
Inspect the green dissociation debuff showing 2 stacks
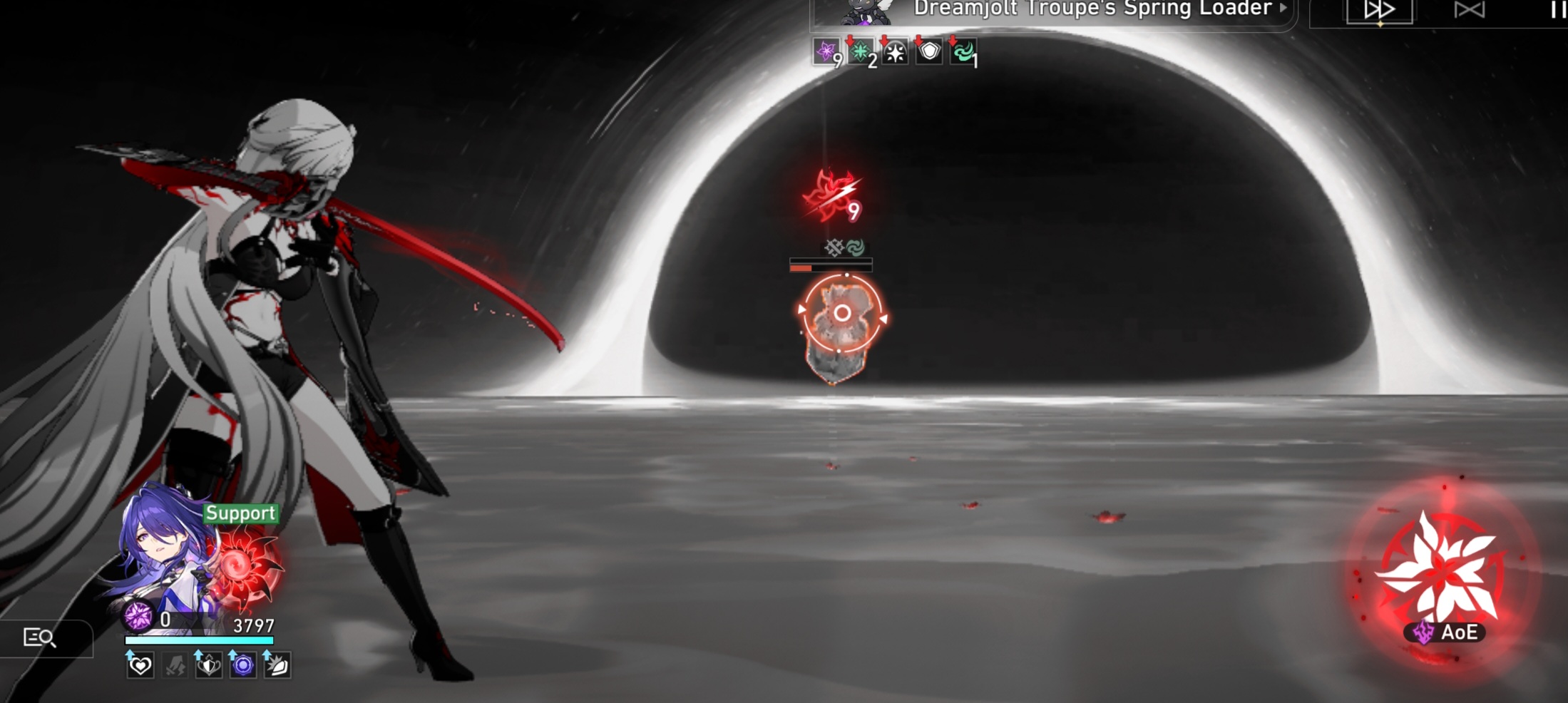(x=861, y=51)
